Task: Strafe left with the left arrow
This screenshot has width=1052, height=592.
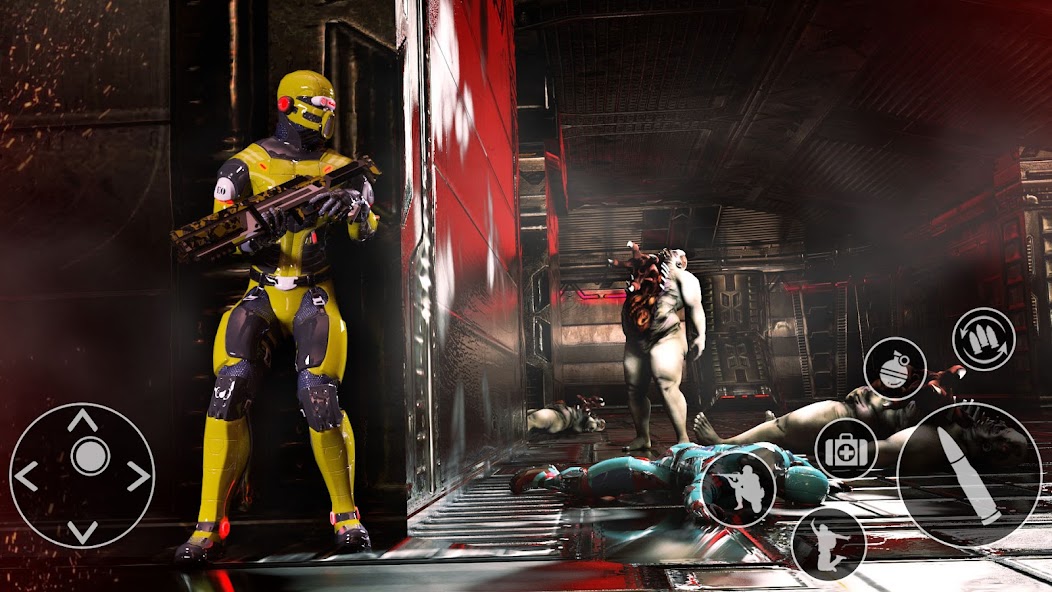Action: [x=27, y=476]
